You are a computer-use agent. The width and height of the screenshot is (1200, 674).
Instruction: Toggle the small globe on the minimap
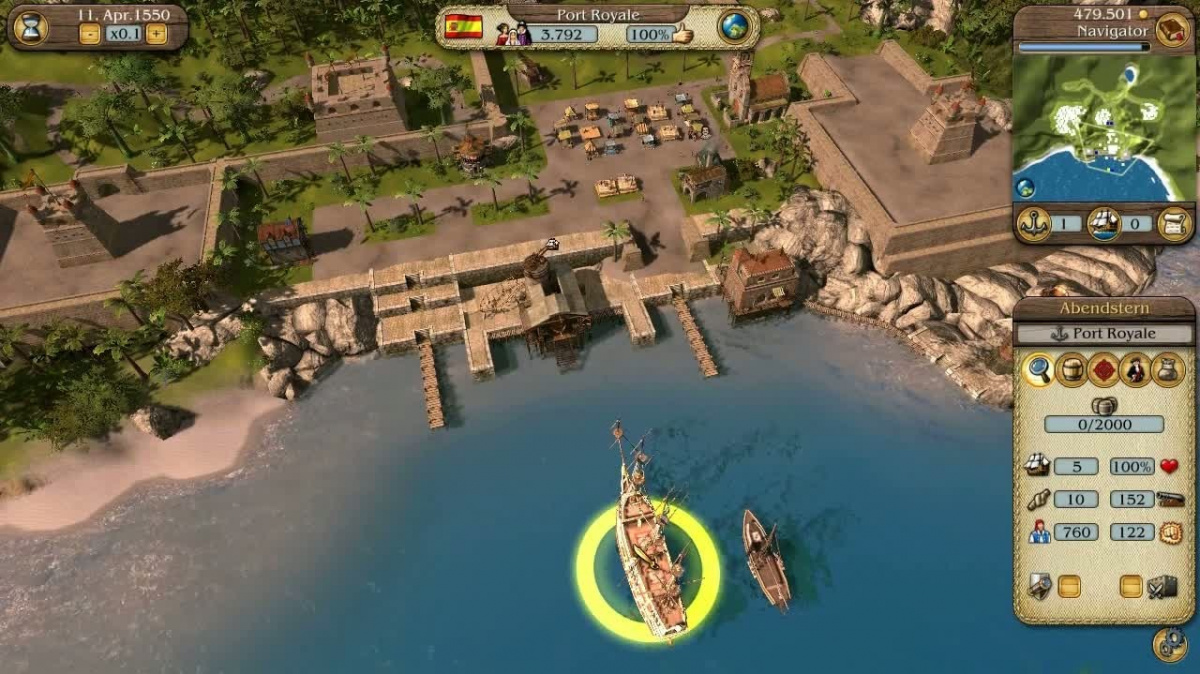[1026, 187]
